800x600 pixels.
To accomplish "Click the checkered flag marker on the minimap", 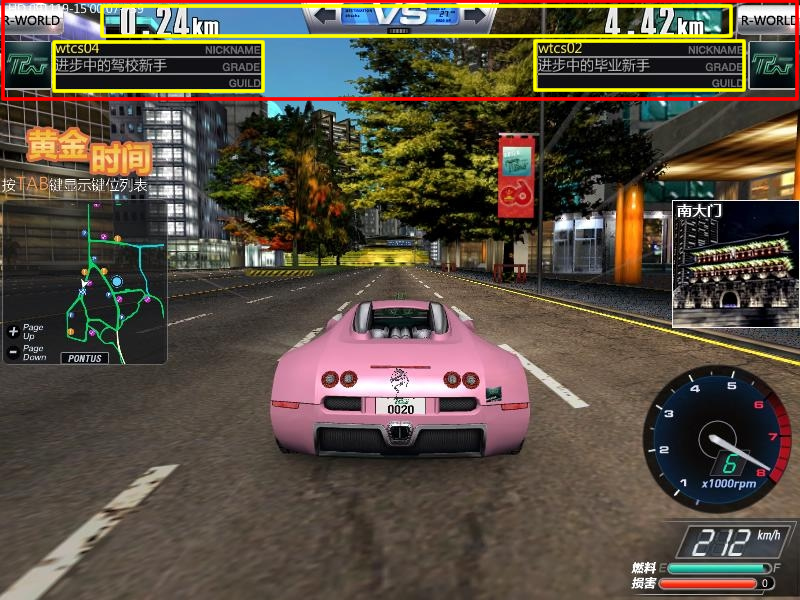I will point(83,291).
